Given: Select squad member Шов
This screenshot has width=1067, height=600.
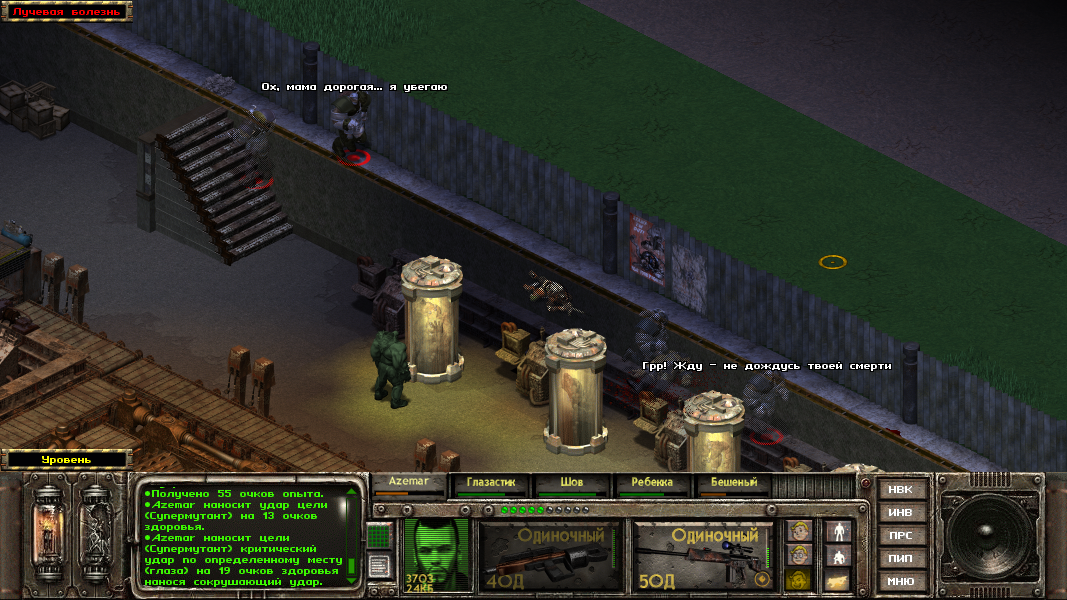Looking at the screenshot, I should [571, 483].
